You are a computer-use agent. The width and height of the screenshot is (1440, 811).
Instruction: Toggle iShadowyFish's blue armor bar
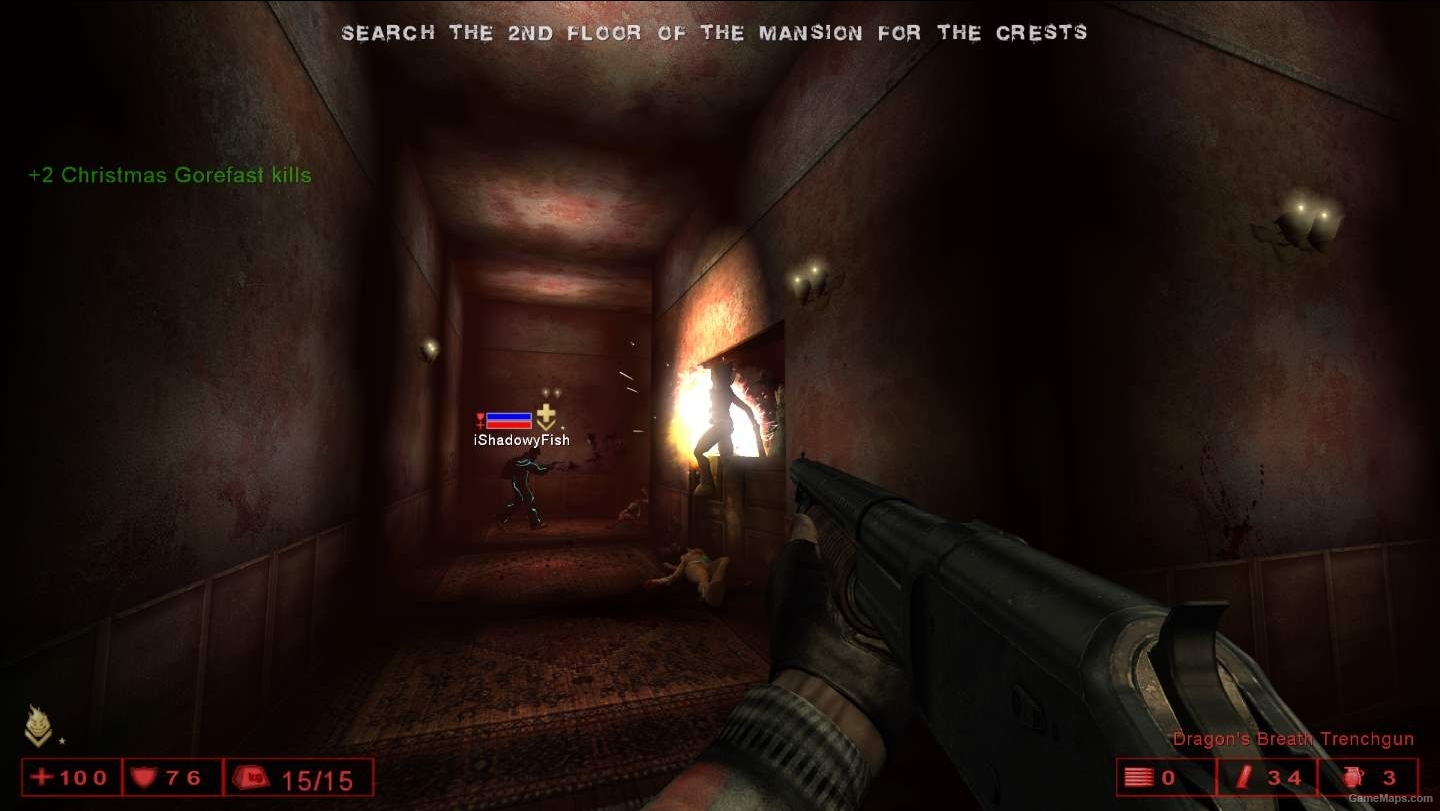(x=508, y=416)
